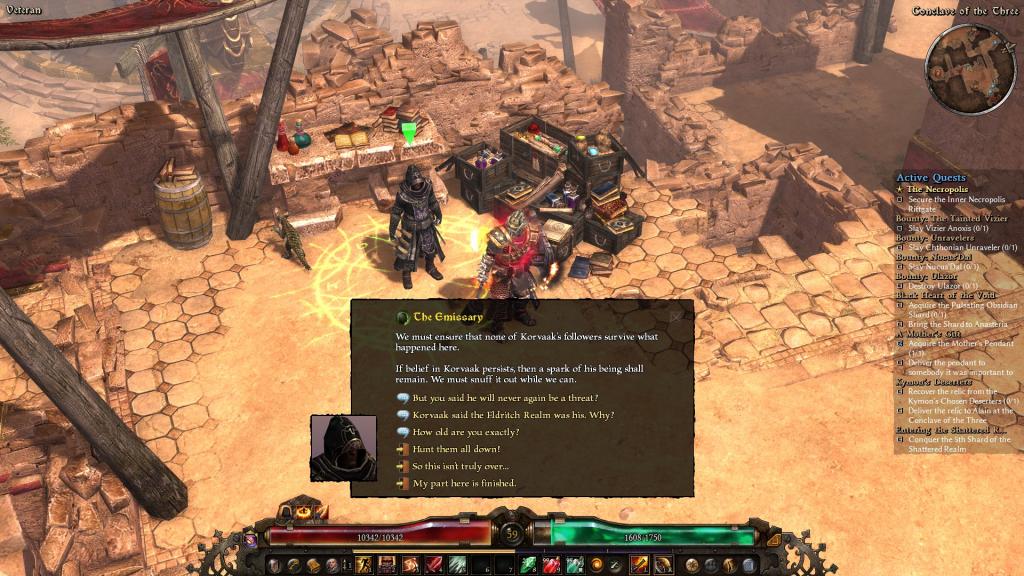Activate the orange swirl skill icon

click(x=597, y=565)
